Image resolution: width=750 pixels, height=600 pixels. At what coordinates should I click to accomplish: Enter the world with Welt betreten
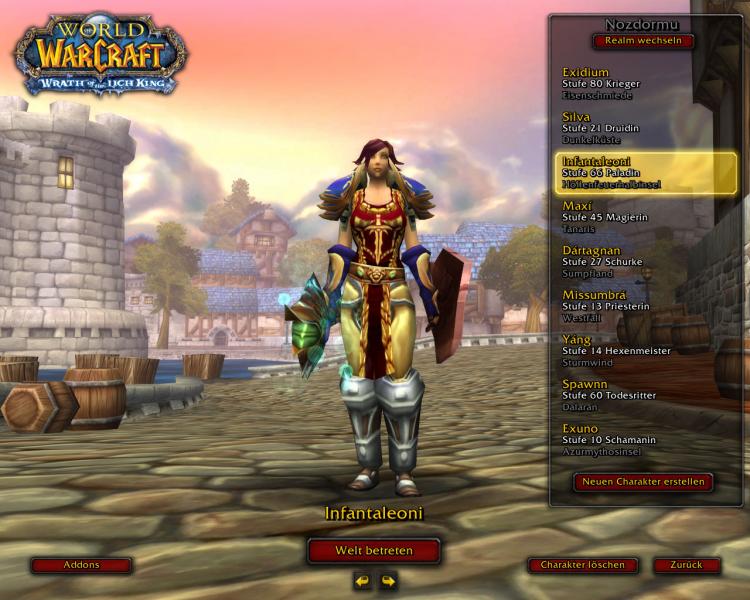[x=374, y=551]
